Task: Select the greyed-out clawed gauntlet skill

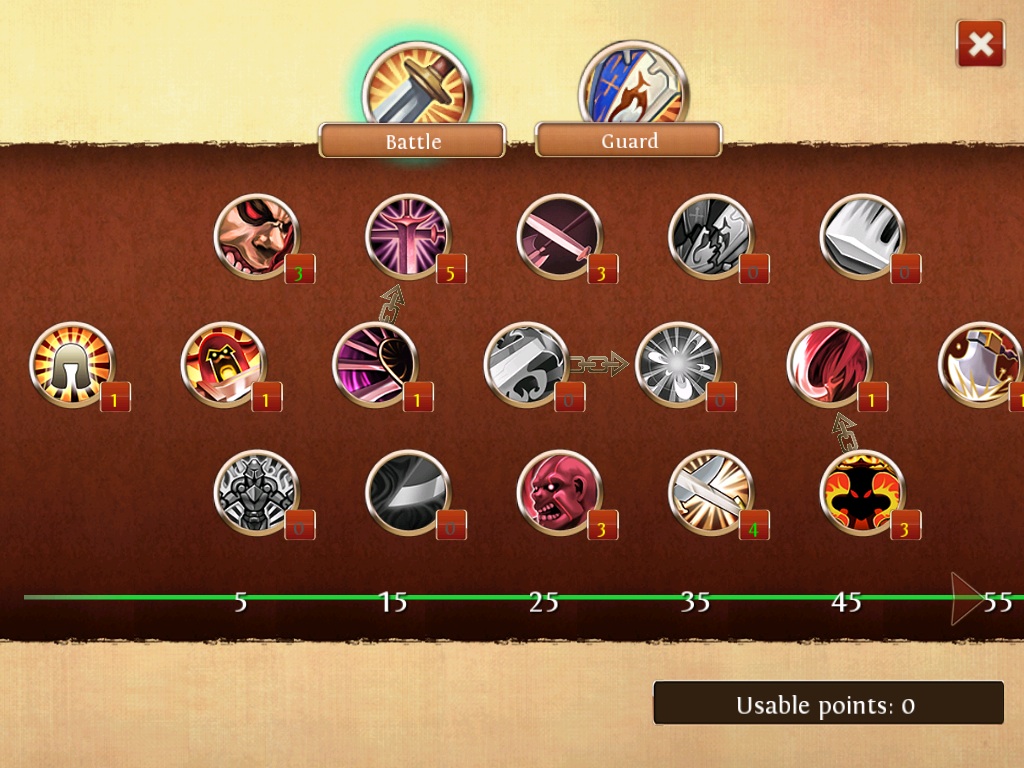Action: [526, 364]
